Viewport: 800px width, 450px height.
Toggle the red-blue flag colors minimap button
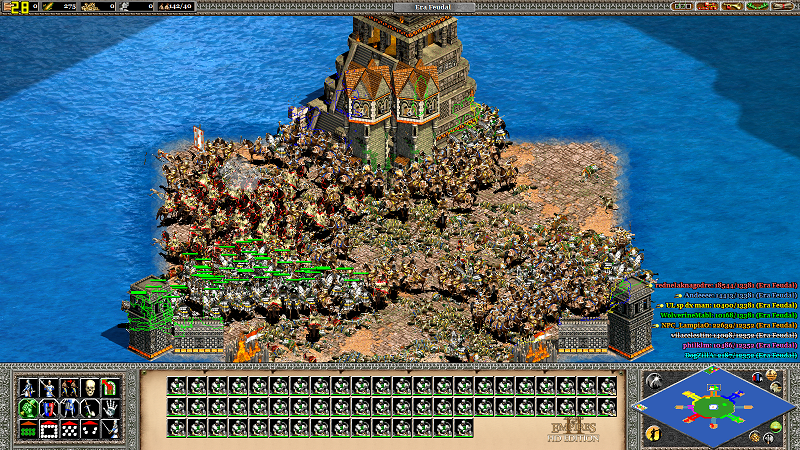pos(758,377)
